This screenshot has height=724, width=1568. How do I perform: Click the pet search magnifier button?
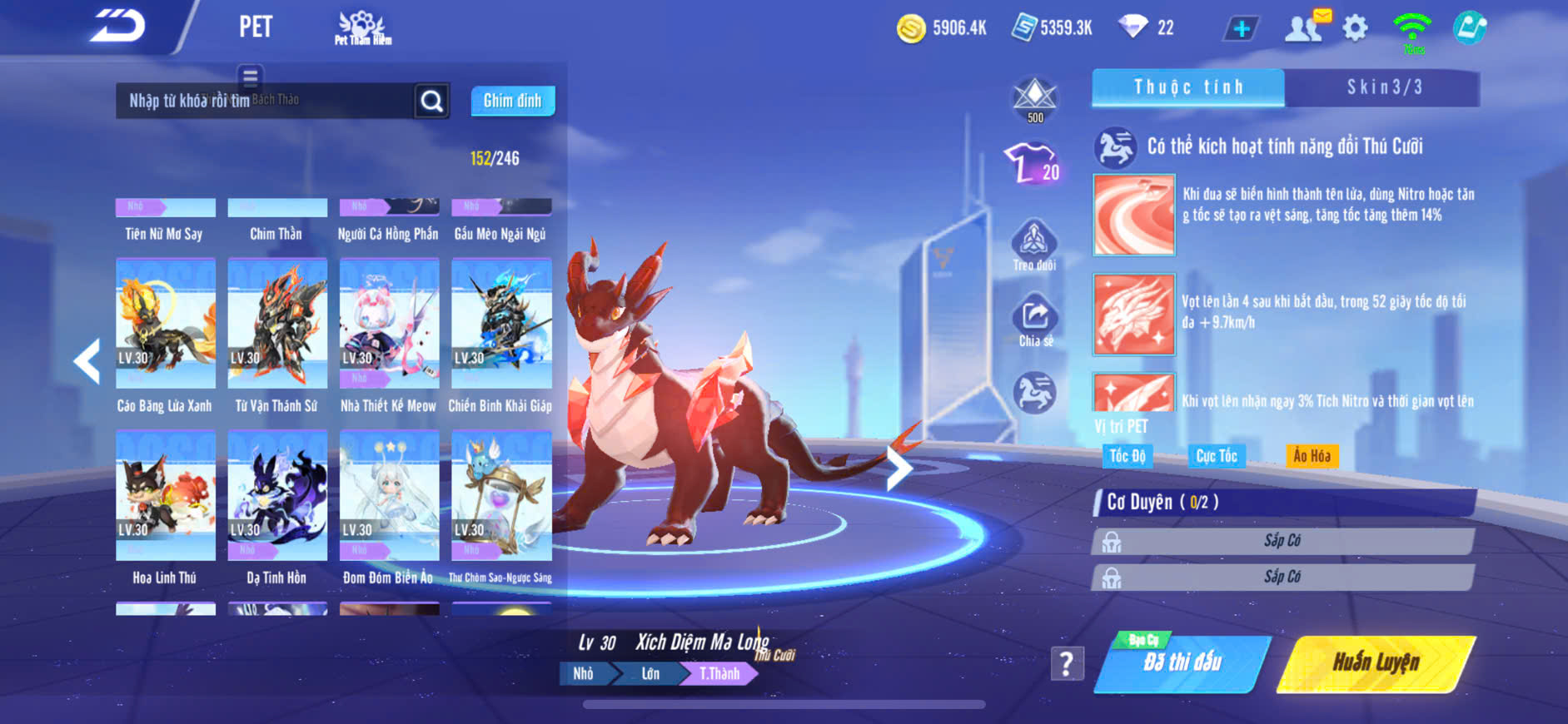(x=431, y=101)
